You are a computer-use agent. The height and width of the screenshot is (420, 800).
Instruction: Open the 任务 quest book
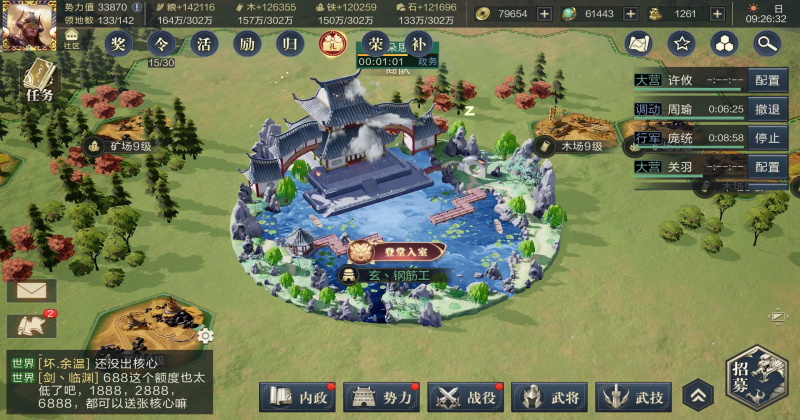[38, 80]
